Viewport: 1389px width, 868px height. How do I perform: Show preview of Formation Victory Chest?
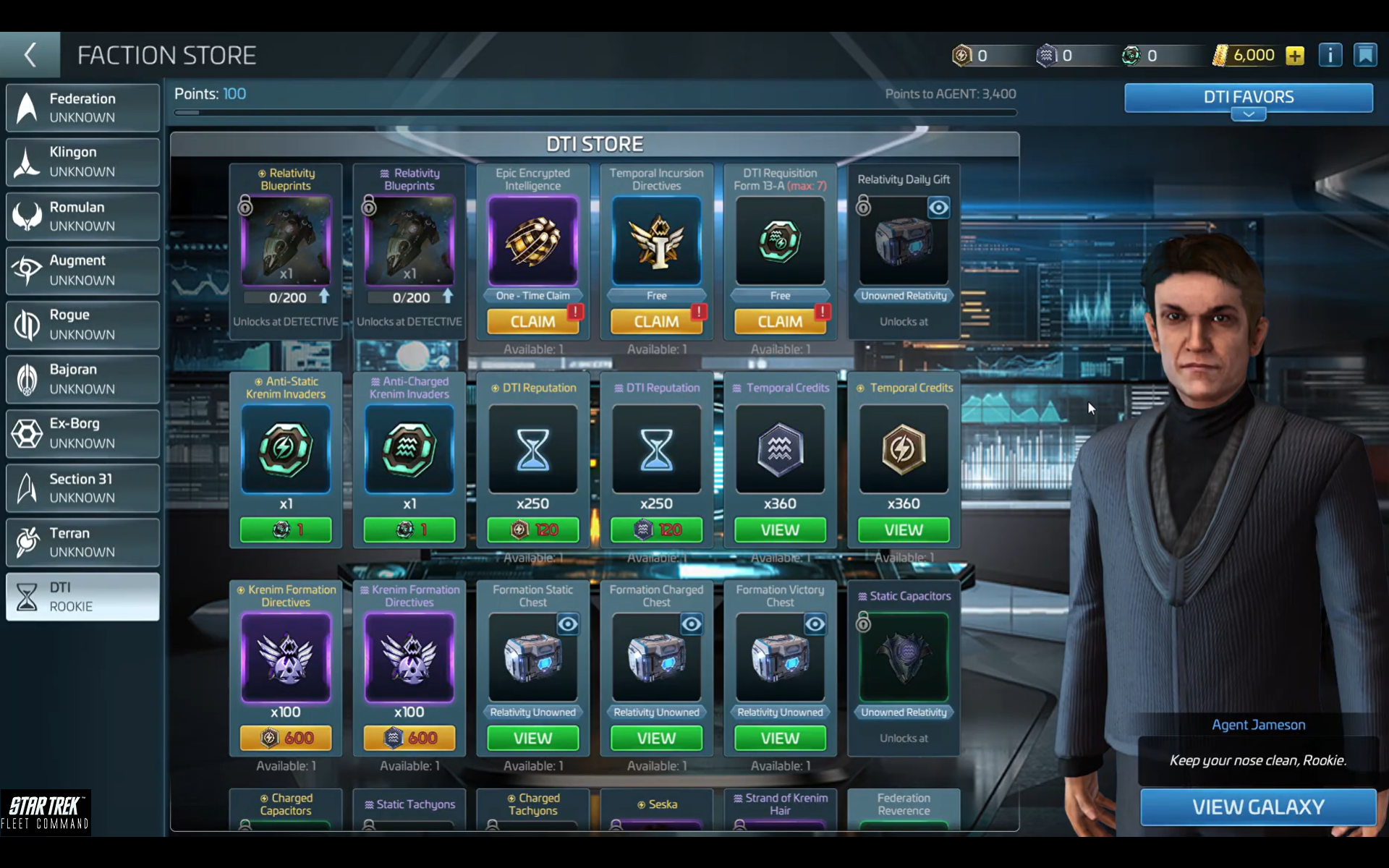click(x=816, y=624)
